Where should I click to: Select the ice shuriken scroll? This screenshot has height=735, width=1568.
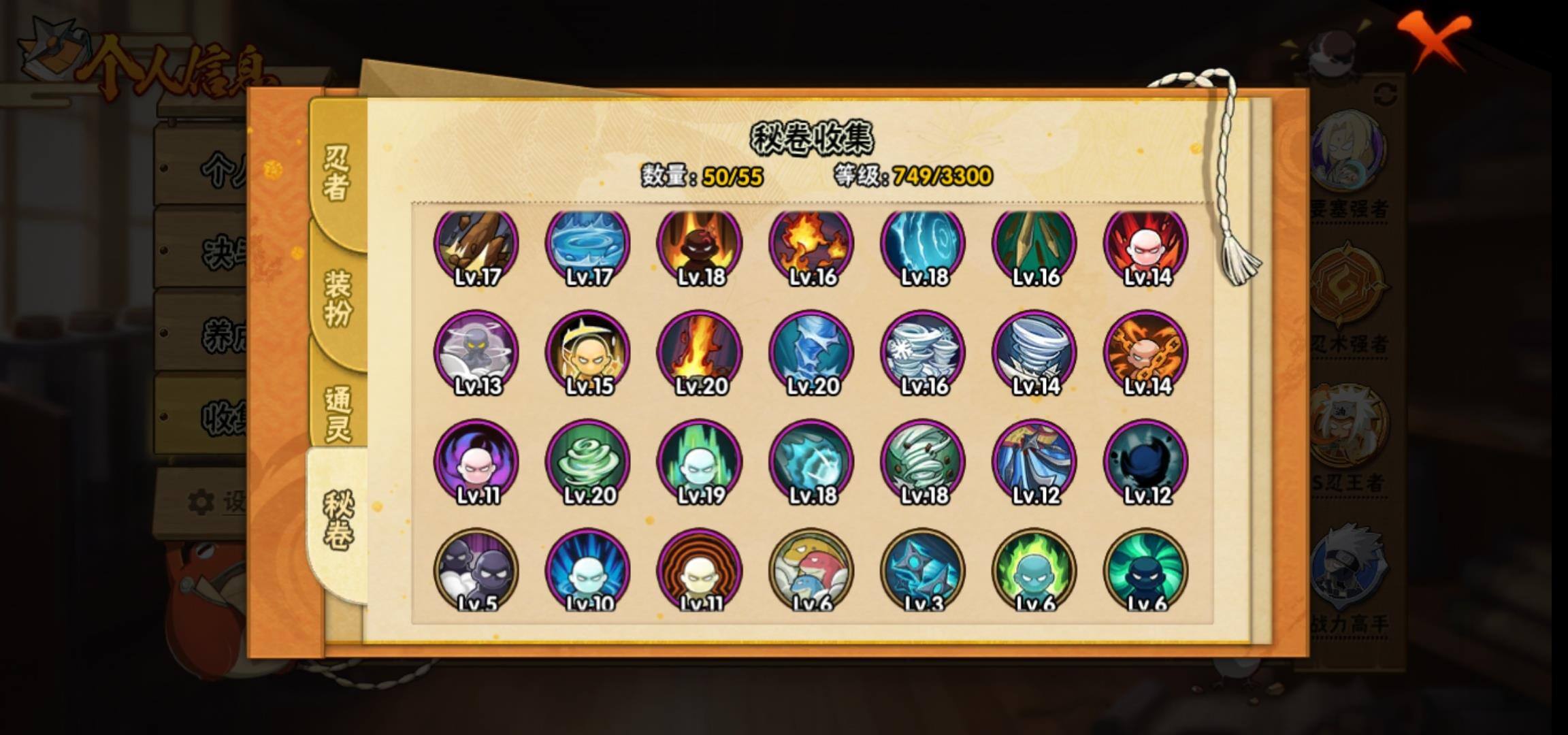tap(923, 570)
